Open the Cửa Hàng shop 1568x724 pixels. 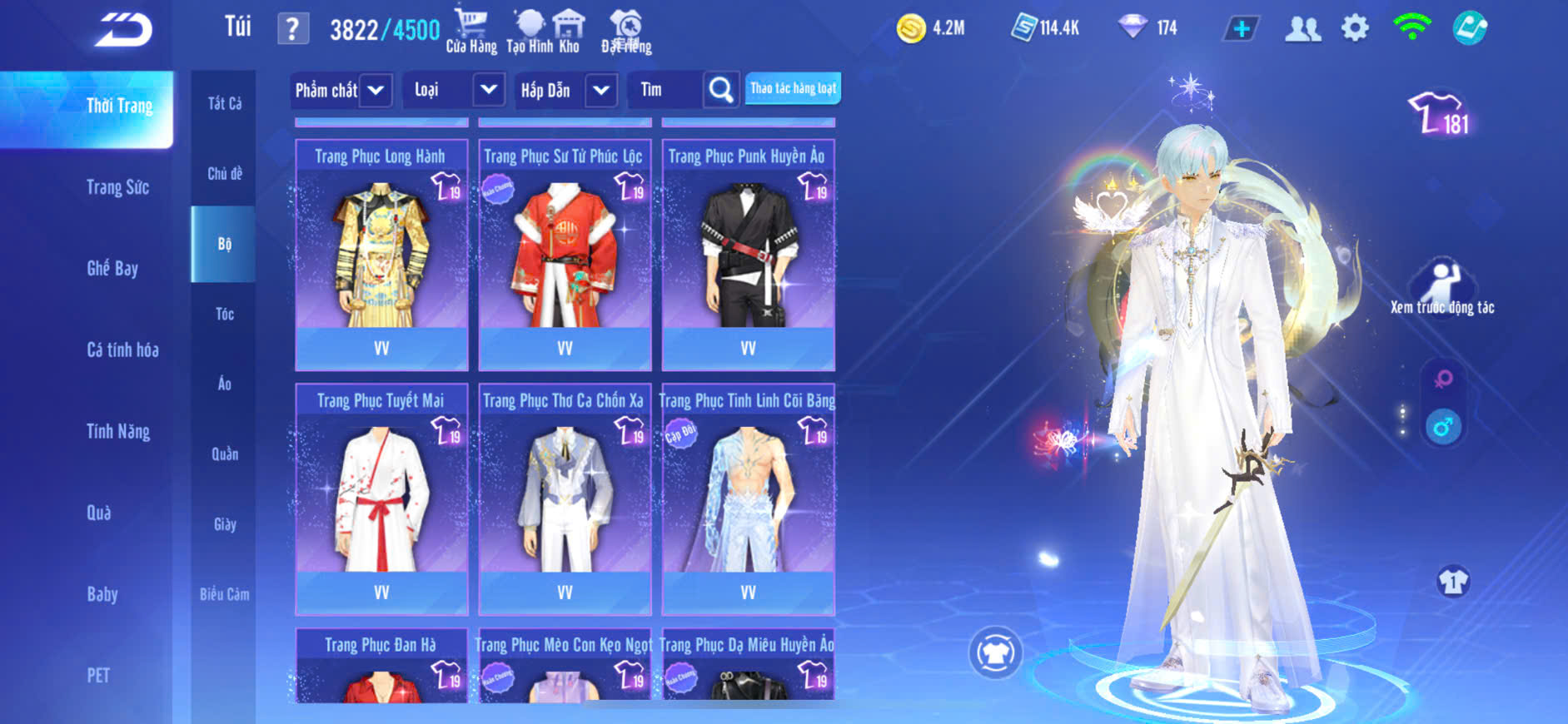470,31
